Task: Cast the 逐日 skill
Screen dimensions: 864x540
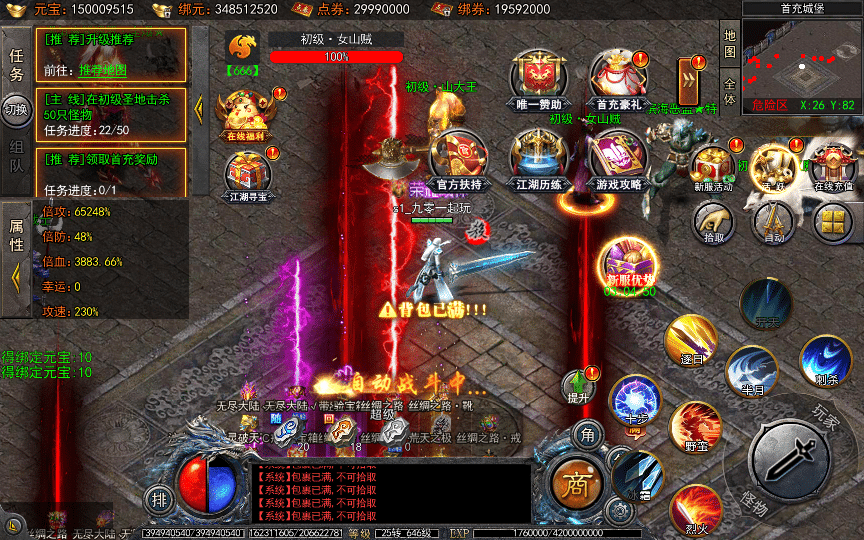Action: pyautogui.click(x=691, y=340)
